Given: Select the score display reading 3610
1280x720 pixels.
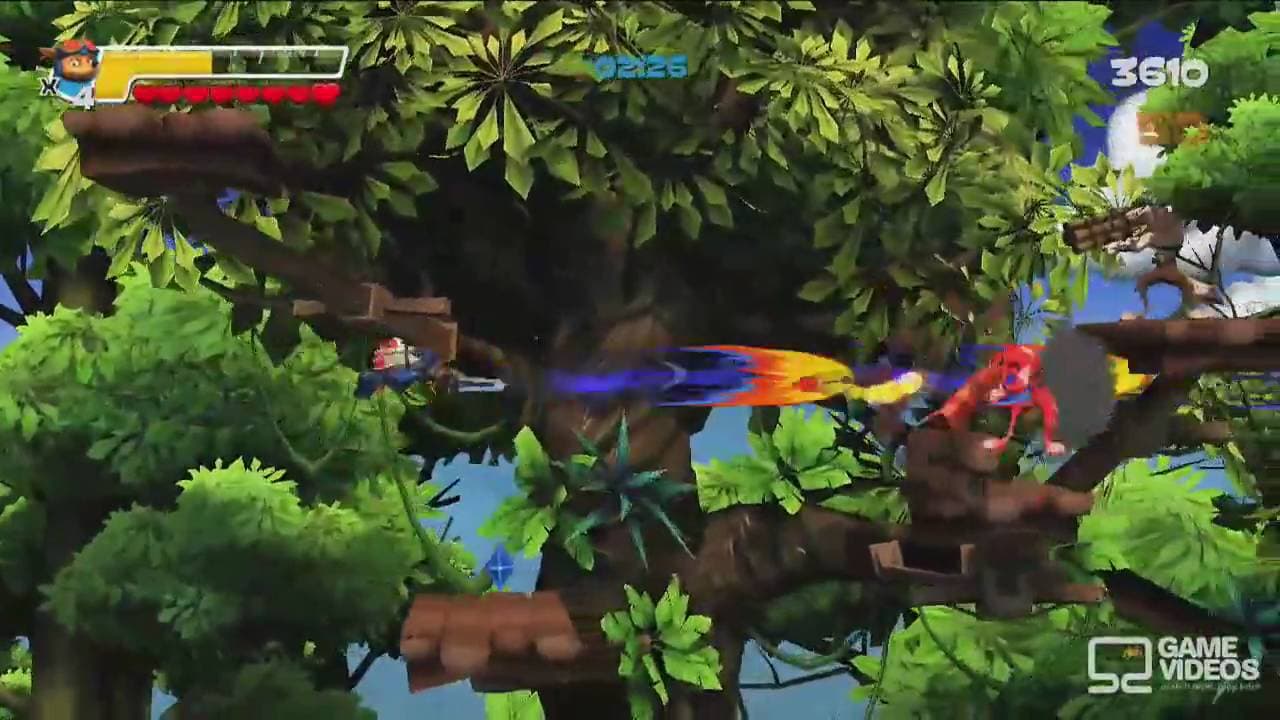Looking at the screenshot, I should point(1160,72).
